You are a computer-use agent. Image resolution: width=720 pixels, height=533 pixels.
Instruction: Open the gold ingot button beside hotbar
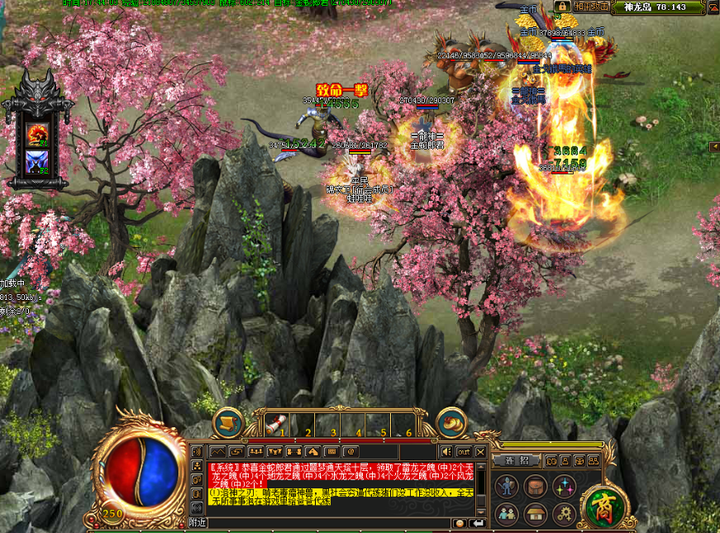coord(453,422)
